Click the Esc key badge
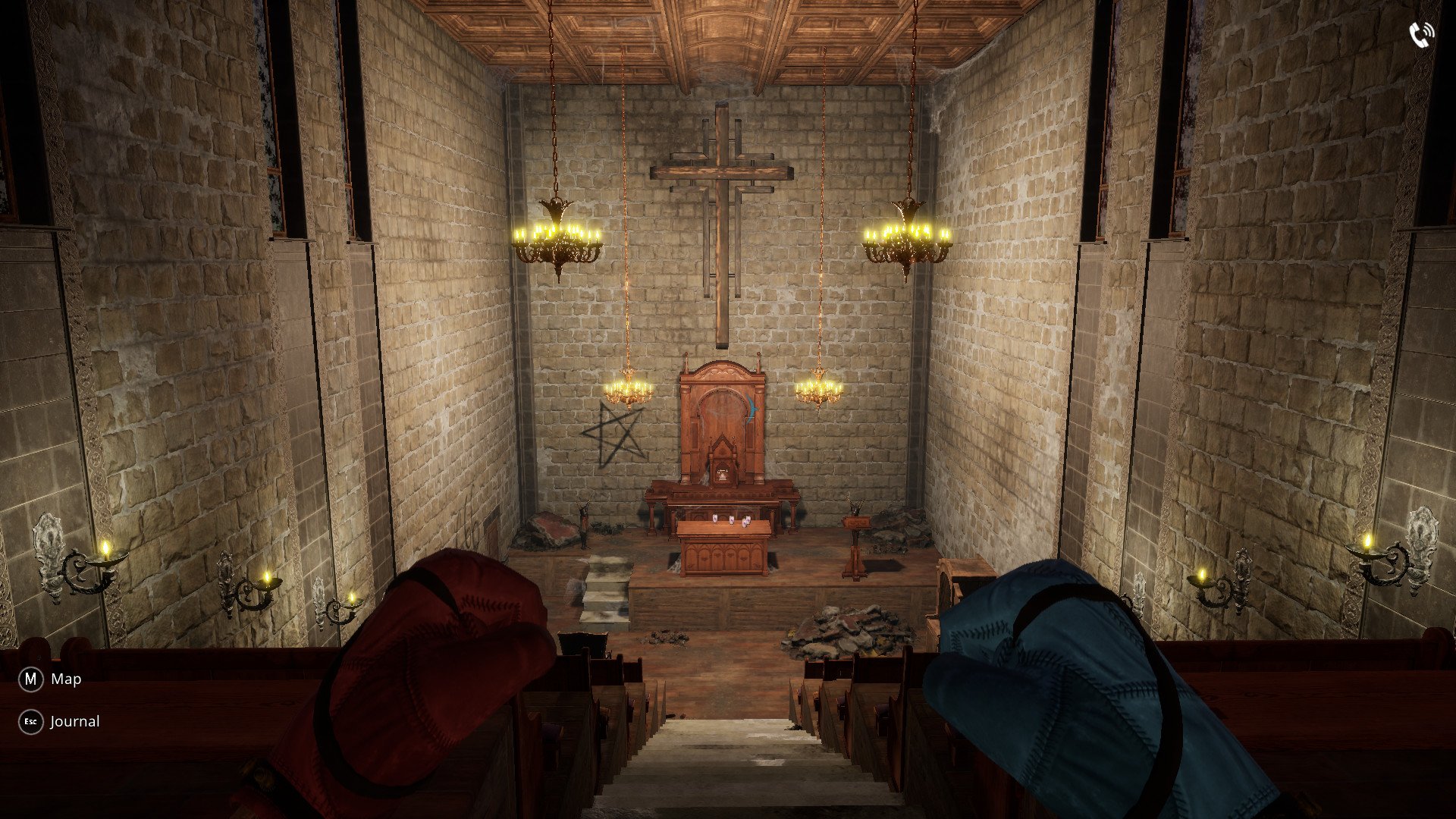The width and height of the screenshot is (1456, 819). tap(30, 721)
